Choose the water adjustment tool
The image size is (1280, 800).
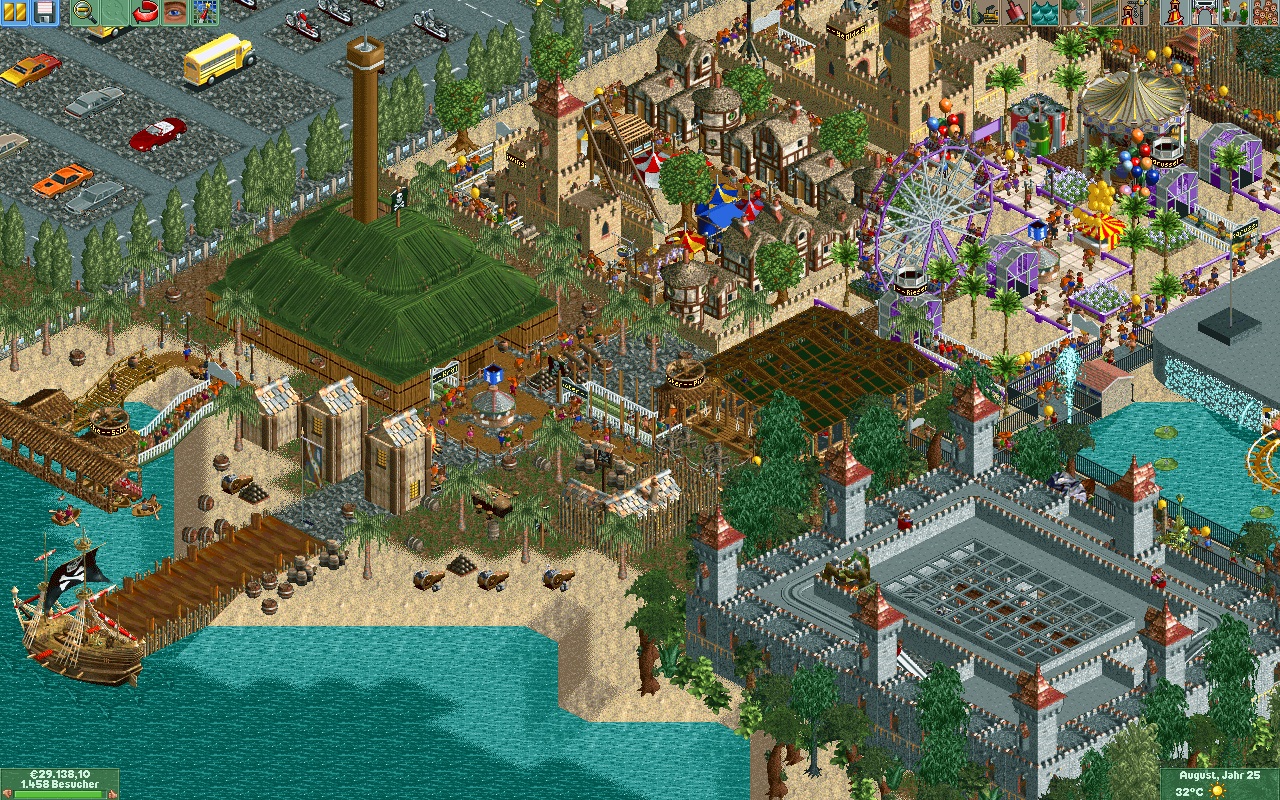(1043, 12)
